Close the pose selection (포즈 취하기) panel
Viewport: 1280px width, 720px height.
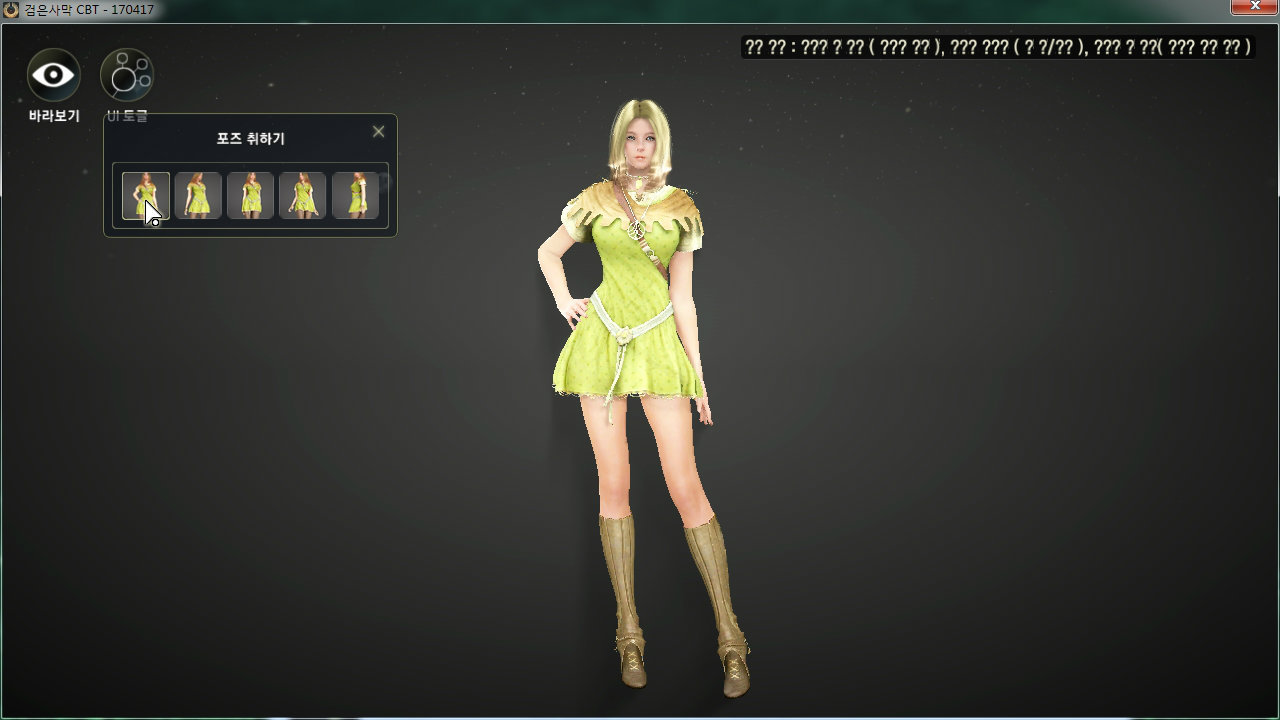(378, 132)
